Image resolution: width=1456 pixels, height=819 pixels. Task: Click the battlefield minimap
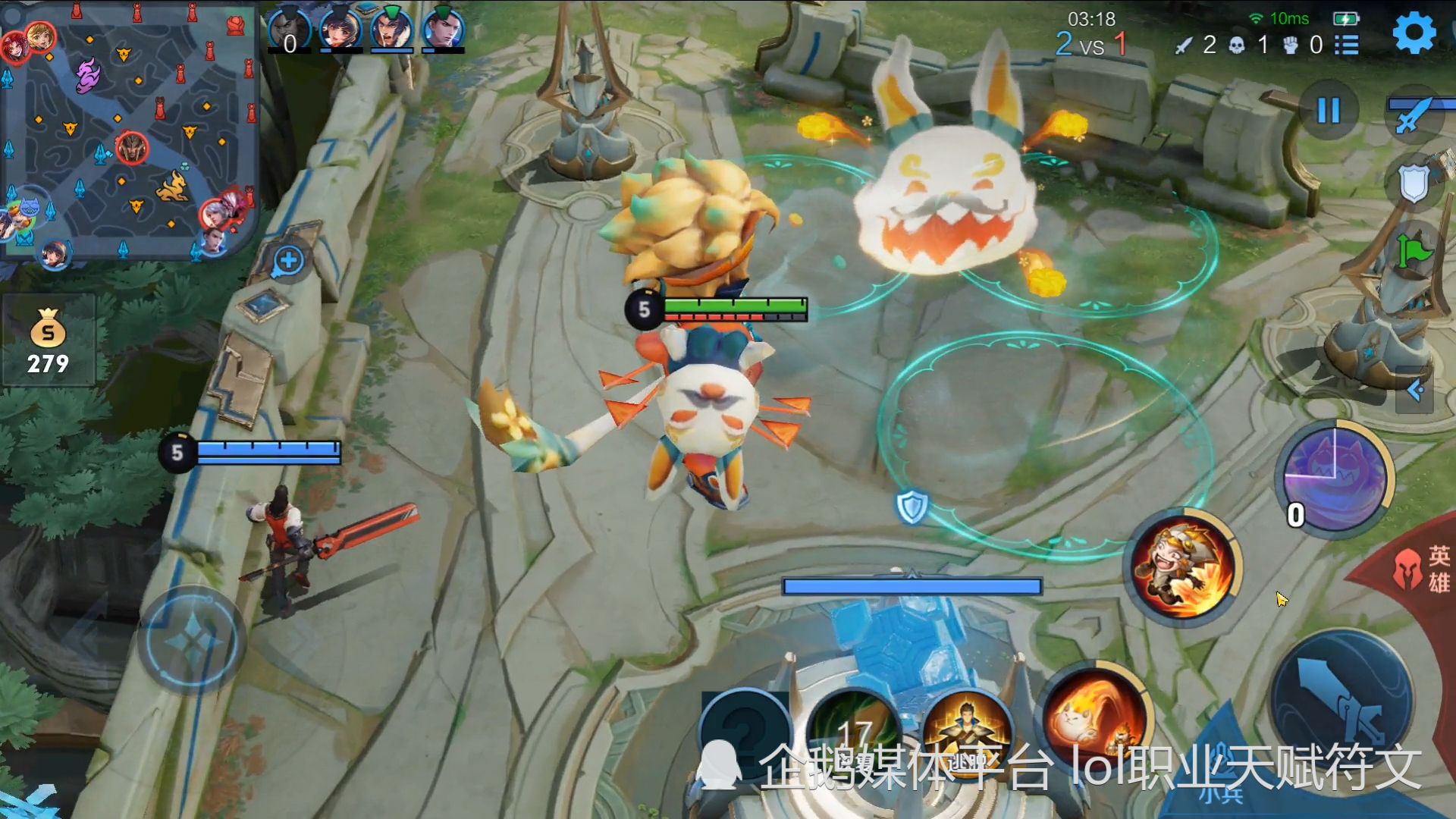[129, 133]
